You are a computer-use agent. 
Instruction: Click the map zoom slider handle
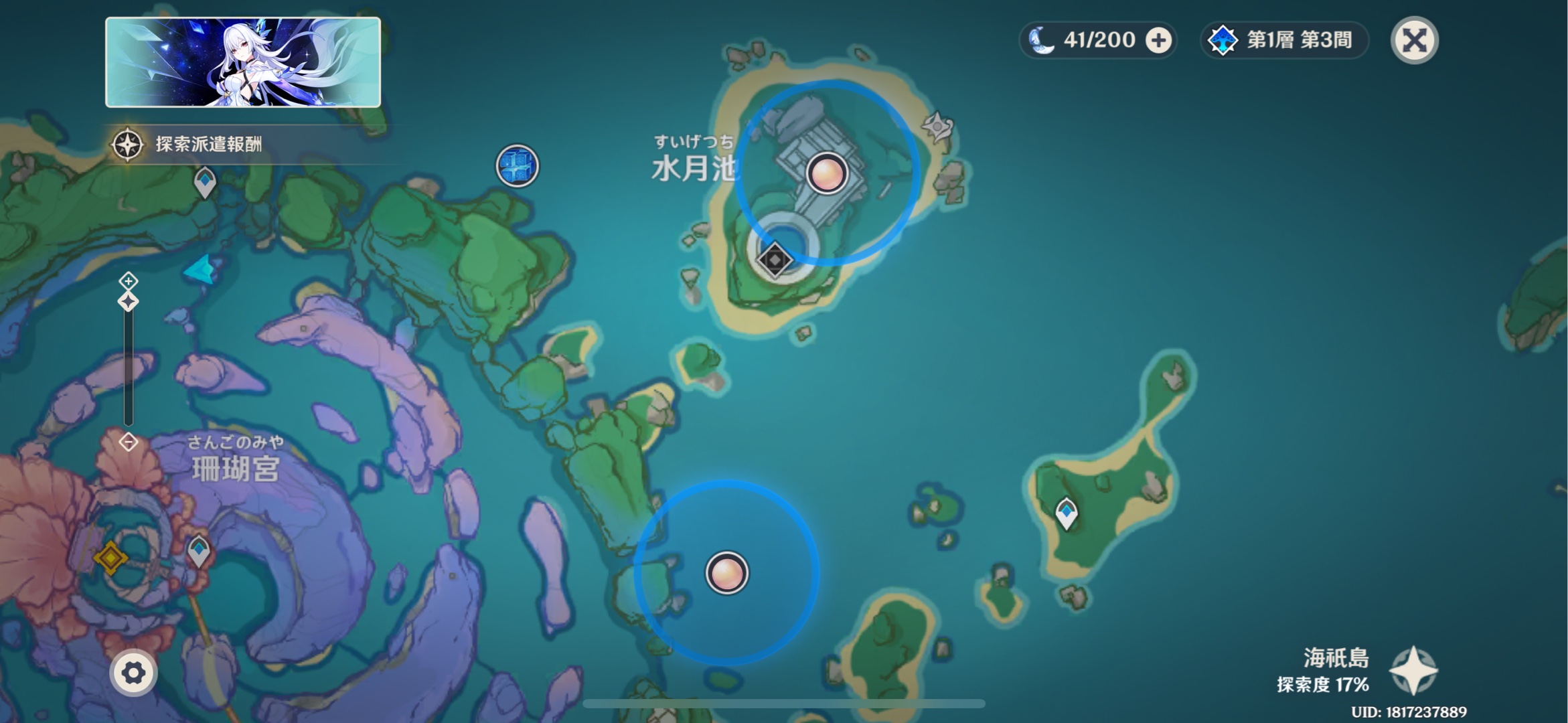[x=128, y=301]
